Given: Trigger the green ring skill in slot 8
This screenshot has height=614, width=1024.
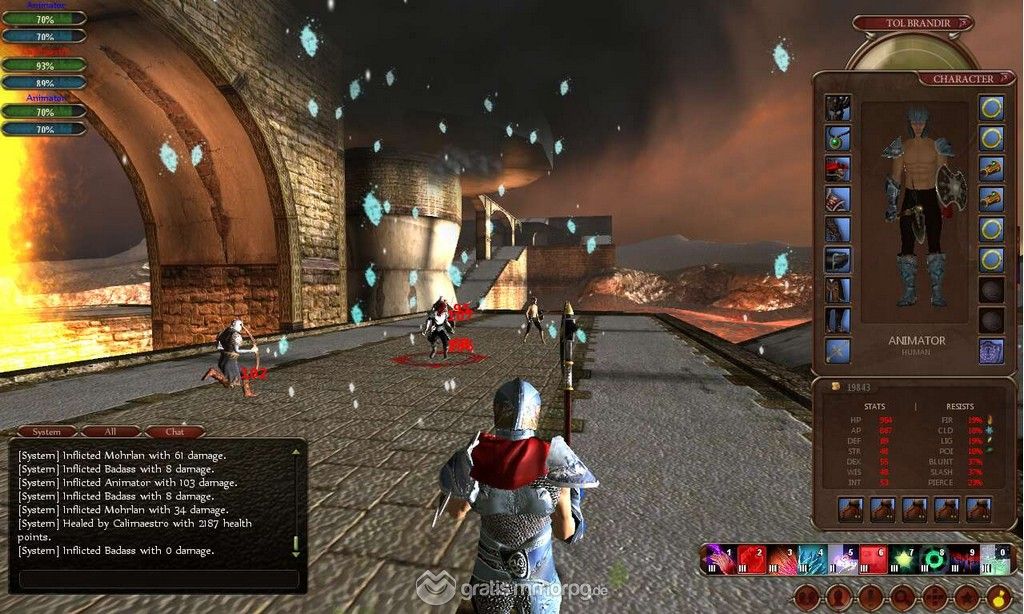Looking at the screenshot, I should [934, 559].
